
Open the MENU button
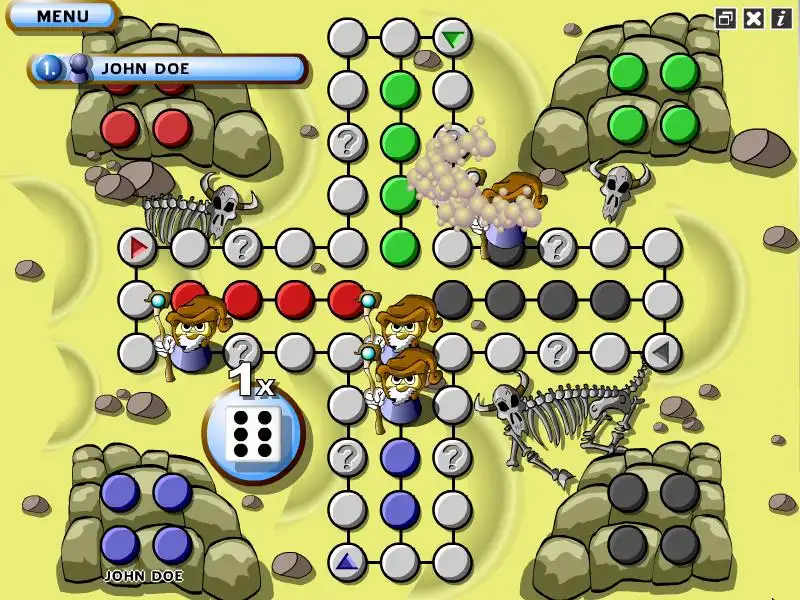pyautogui.click(x=61, y=15)
